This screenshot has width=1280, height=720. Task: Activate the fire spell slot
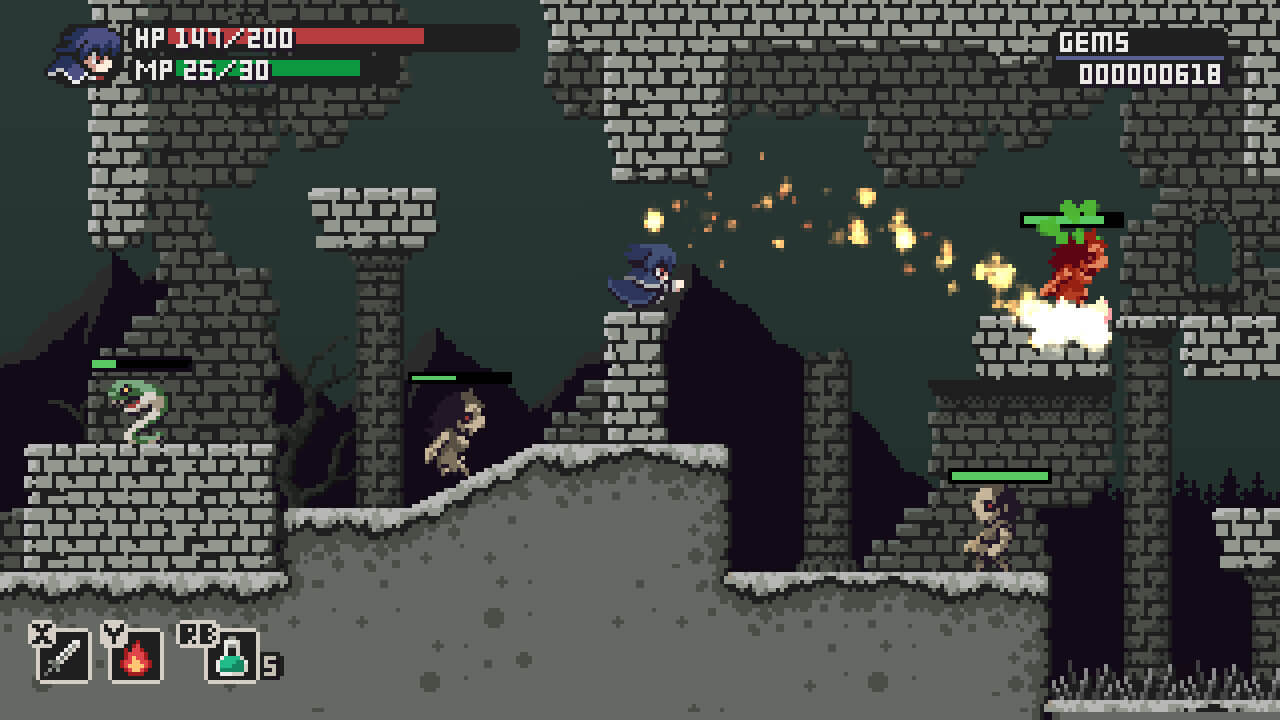point(136,655)
